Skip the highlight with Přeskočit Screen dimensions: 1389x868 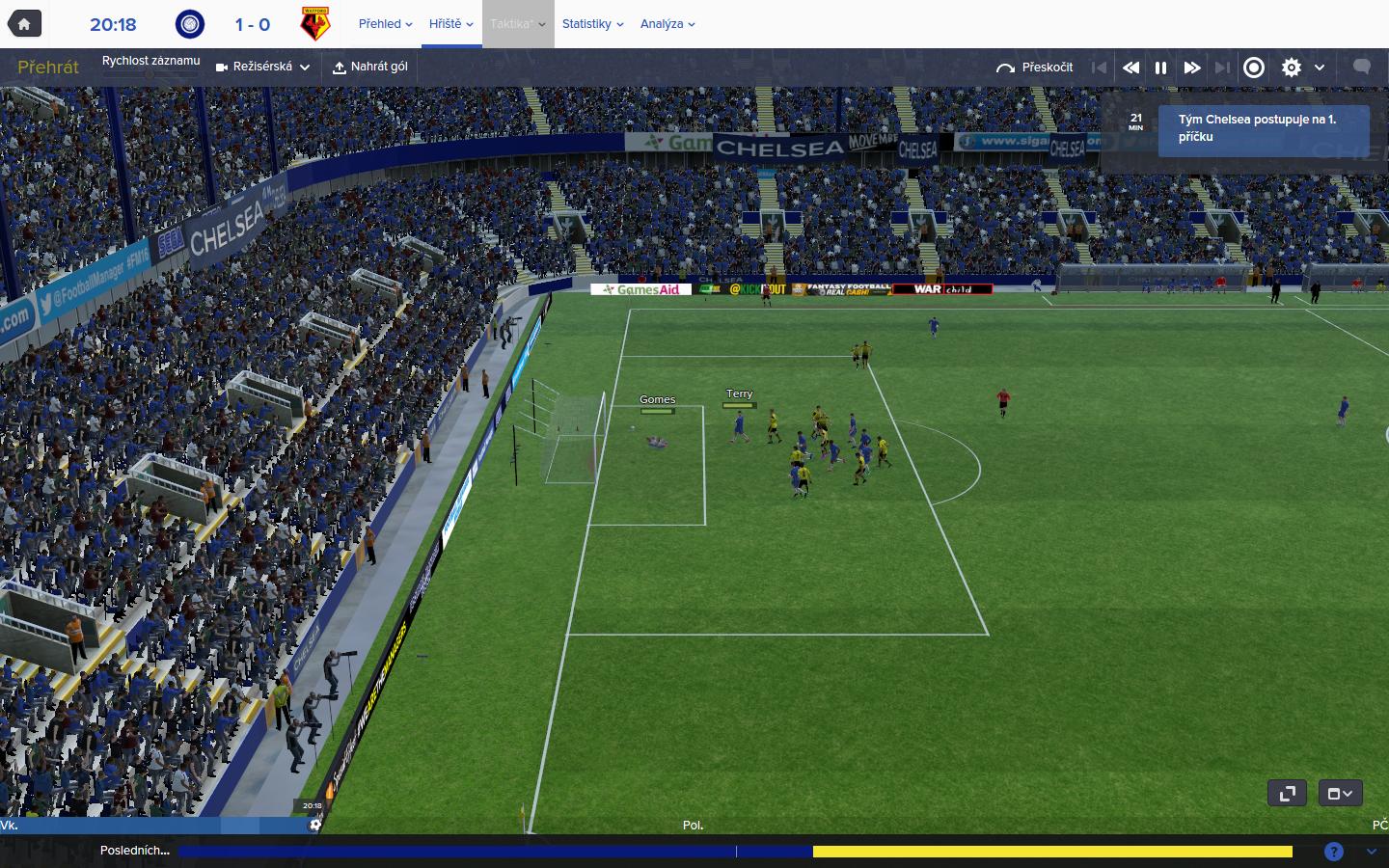point(1035,68)
